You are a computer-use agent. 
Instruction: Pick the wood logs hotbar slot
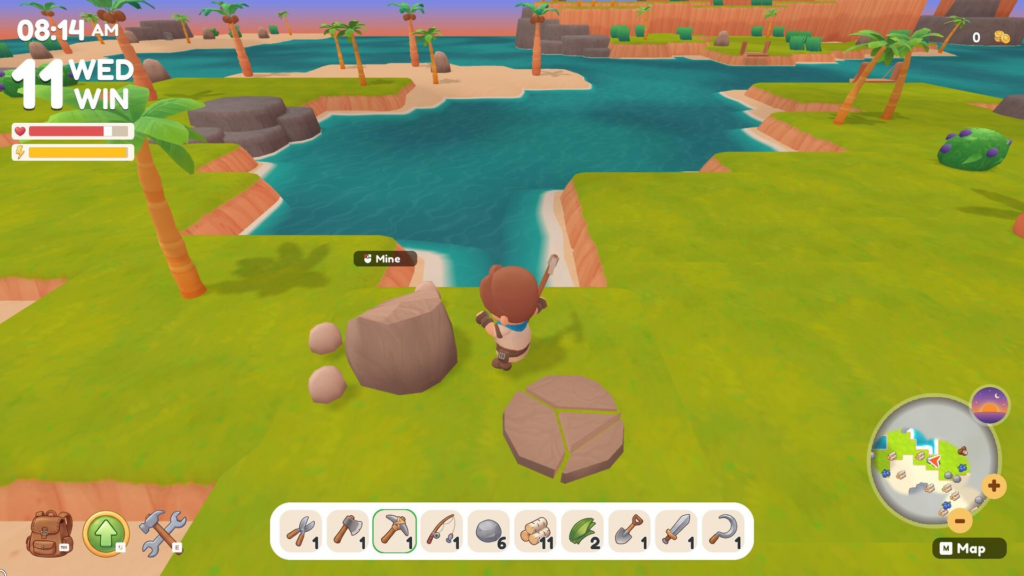(x=535, y=530)
